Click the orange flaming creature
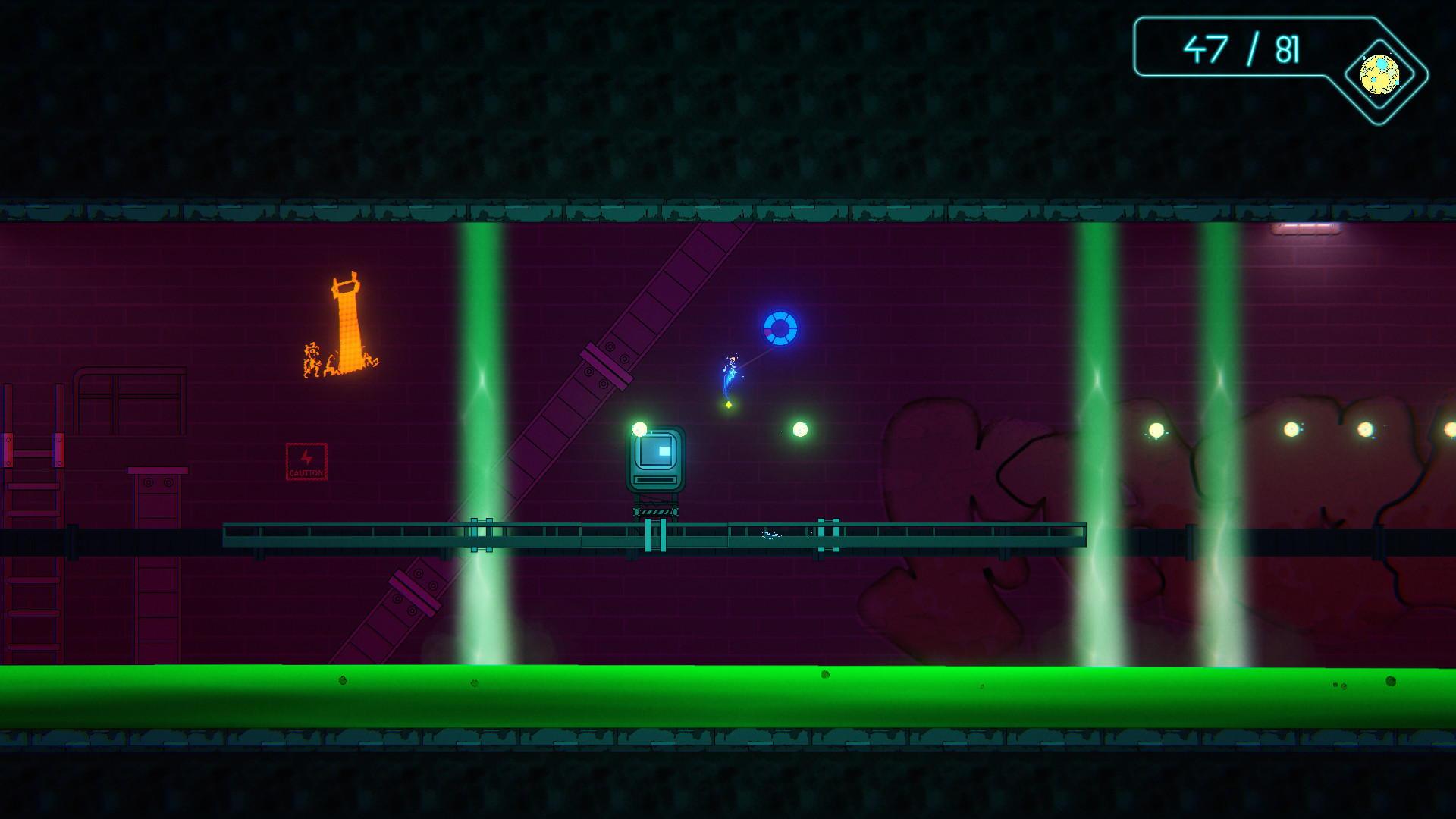Viewport: 1456px width, 819px height. 349,326
